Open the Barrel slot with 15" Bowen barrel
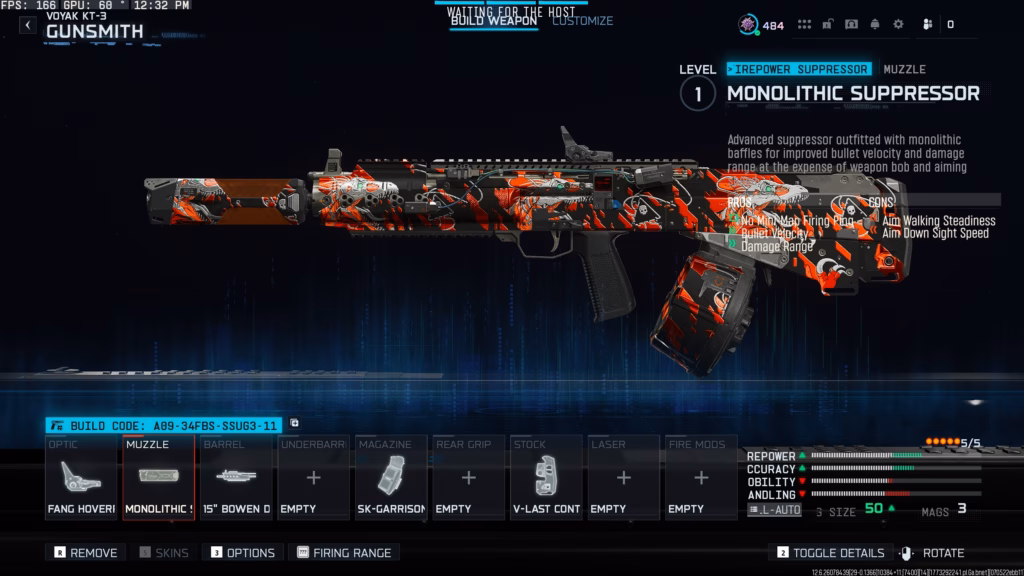1024x576 pixels. tap(236, 478)
